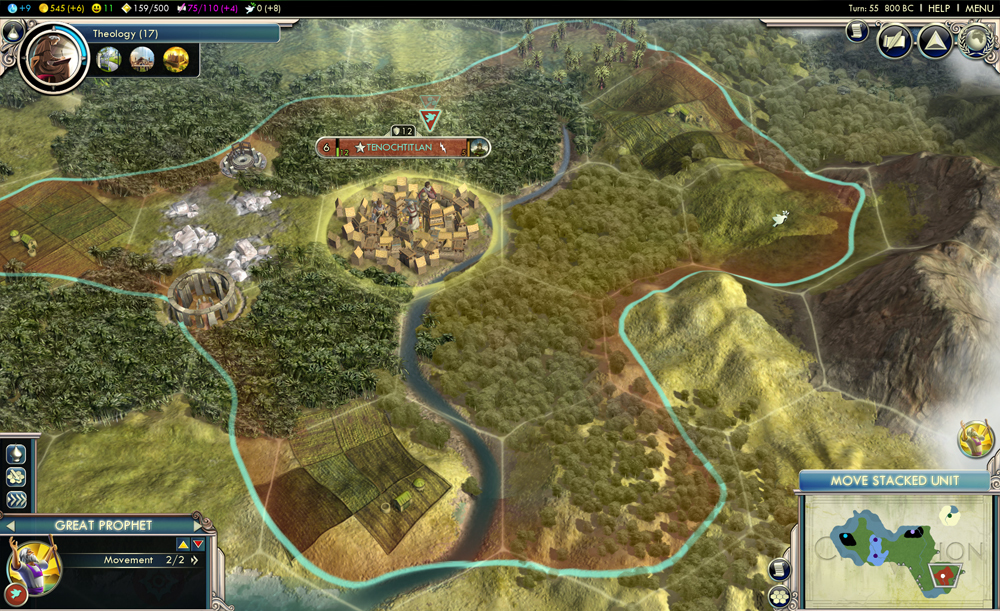The height and width of the screenshot is (611, 1000).
Task: Click the Great Prophet notification icon
Action: (976, 438)
